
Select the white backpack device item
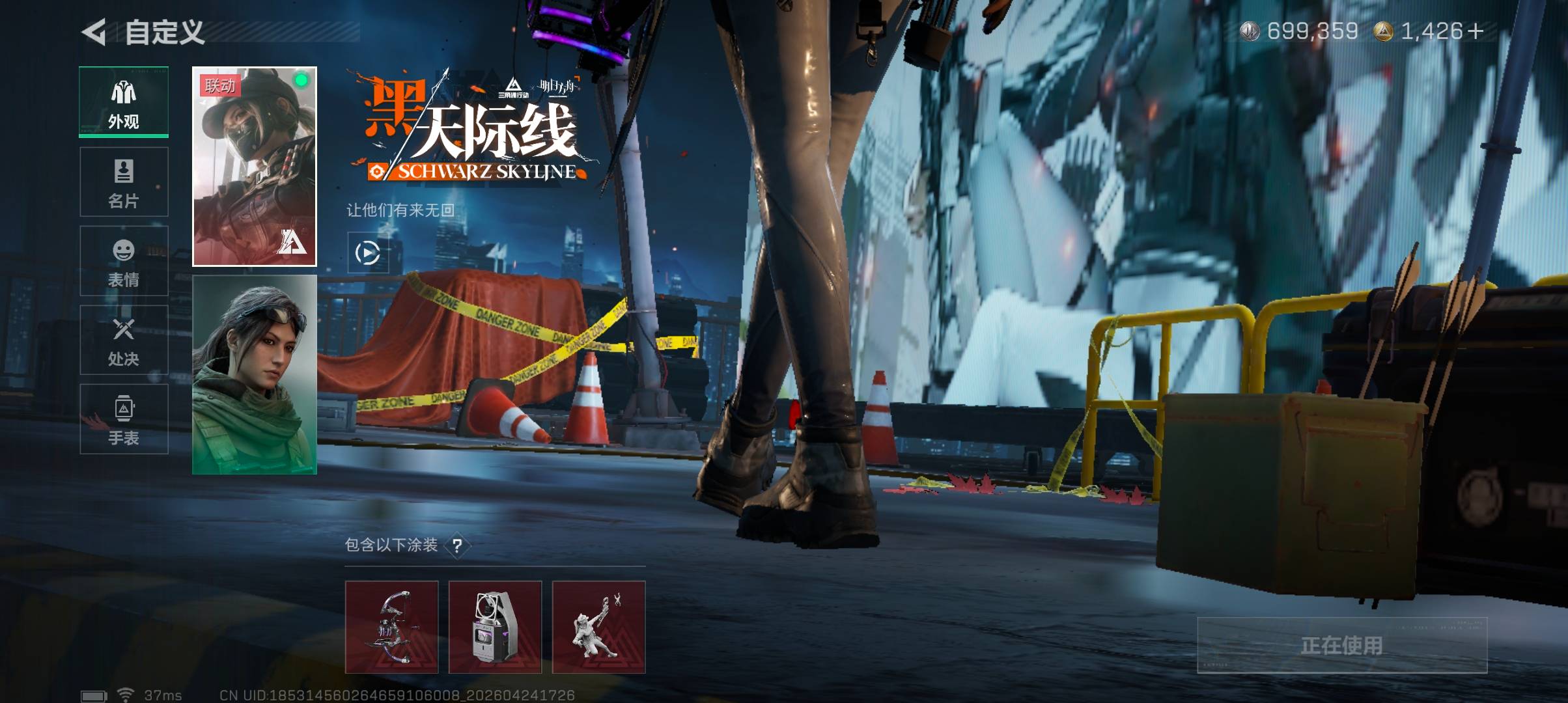(495, 627)
